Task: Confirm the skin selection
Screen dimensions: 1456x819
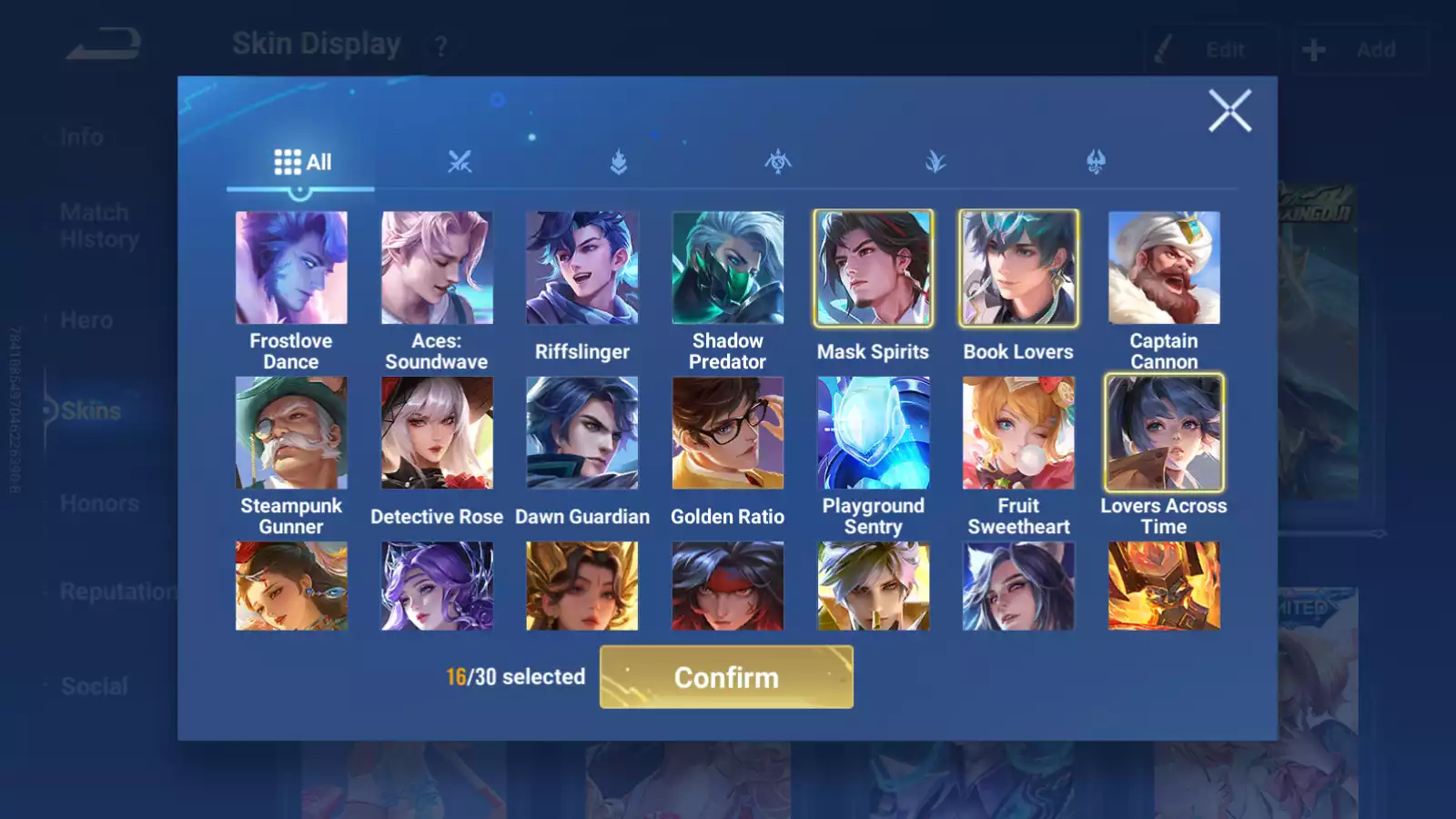Action: pos(726,677)
